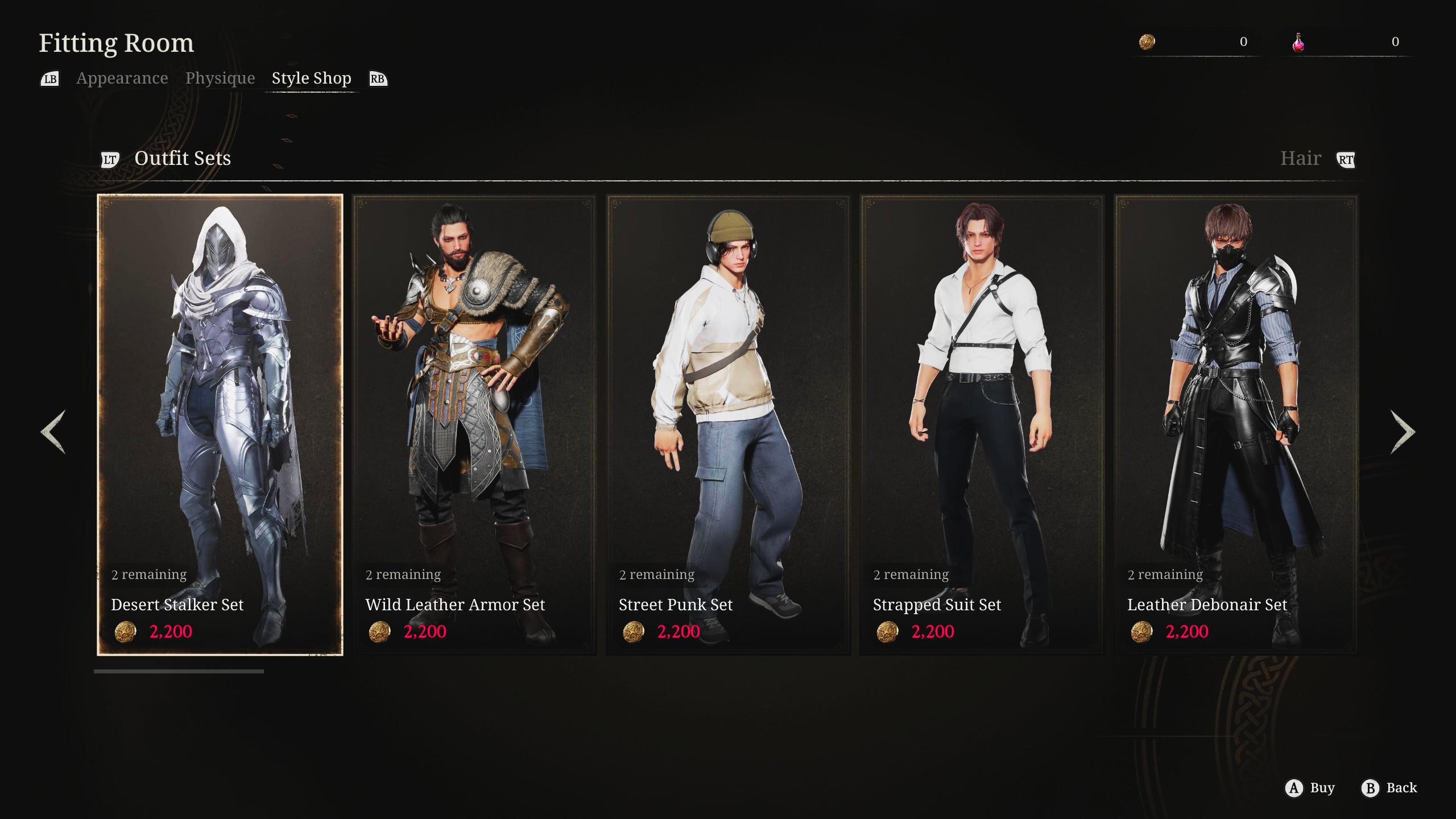Pick the Wild Leather Armor Set
Screen dimensions: 1456x819
tap(474, 424)
